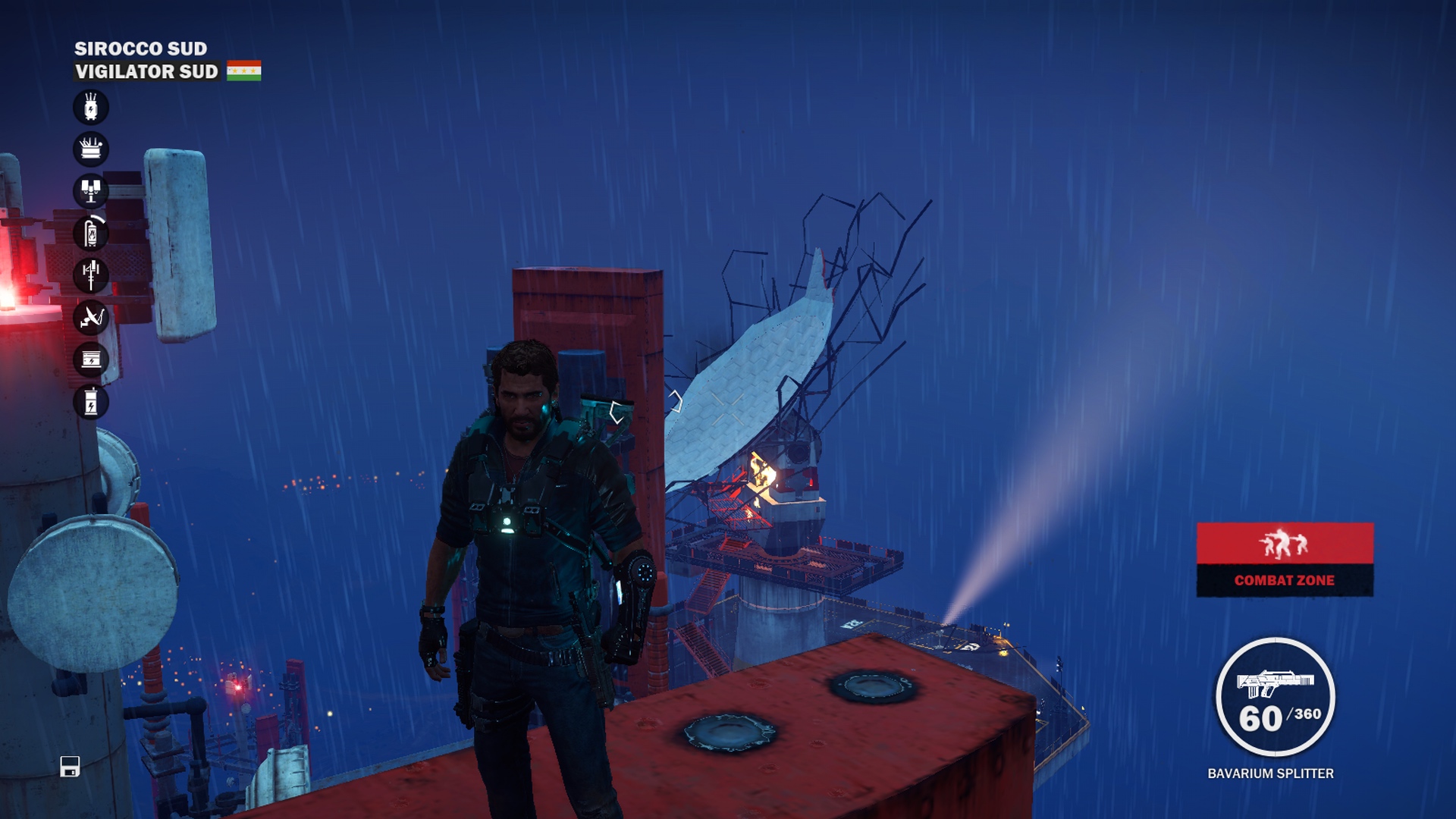Screen dimensions: 1456x819
Task: Select the satellite dish objective icon
Action: point(91,317)
